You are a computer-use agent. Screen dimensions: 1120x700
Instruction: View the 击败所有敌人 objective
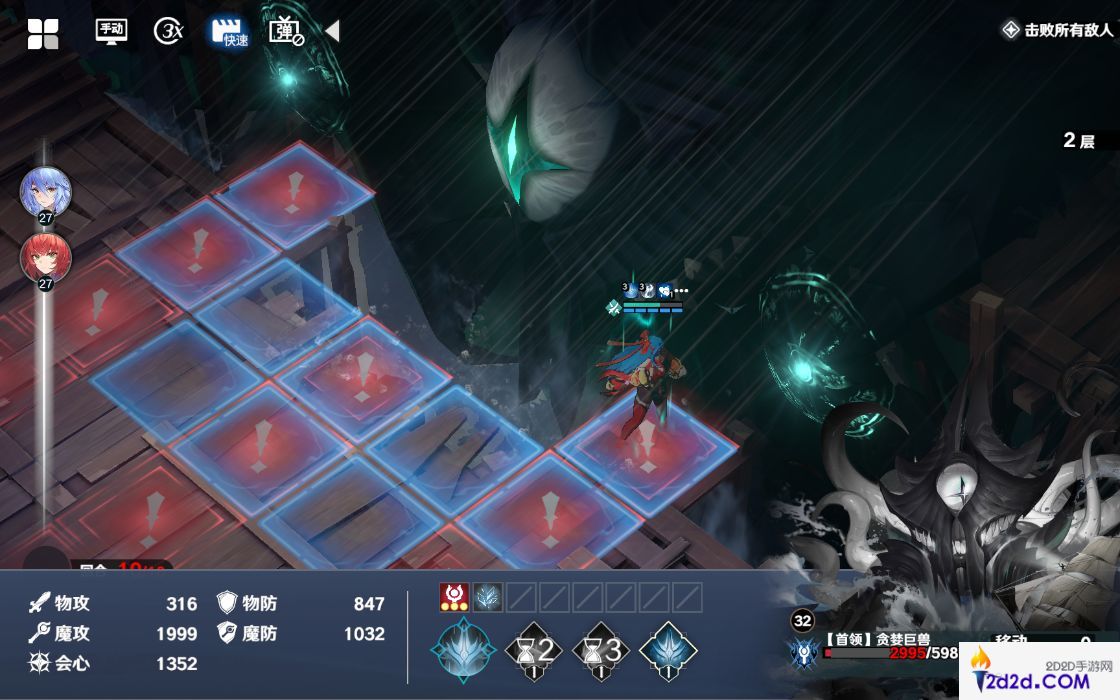[1058, 30]
